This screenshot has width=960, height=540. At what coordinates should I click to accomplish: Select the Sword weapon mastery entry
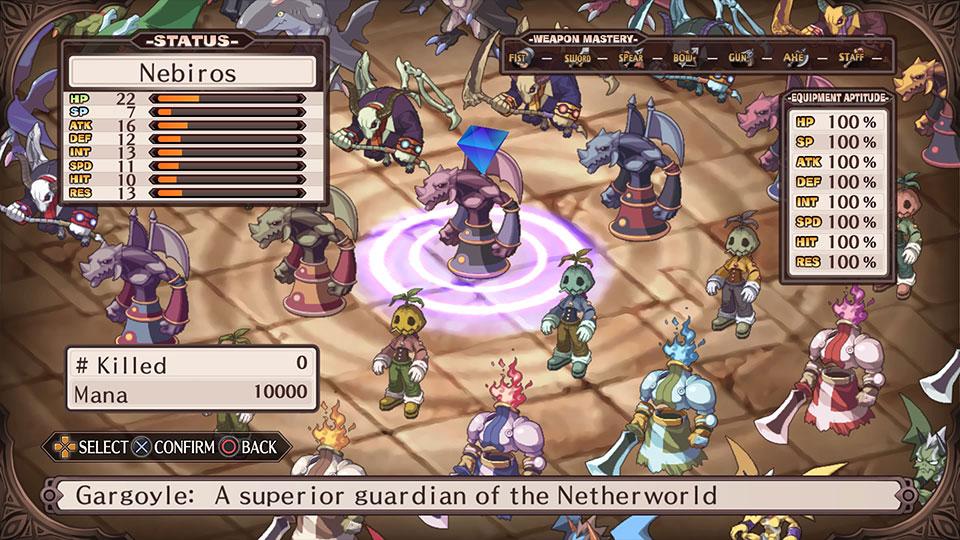pos(575,57)
